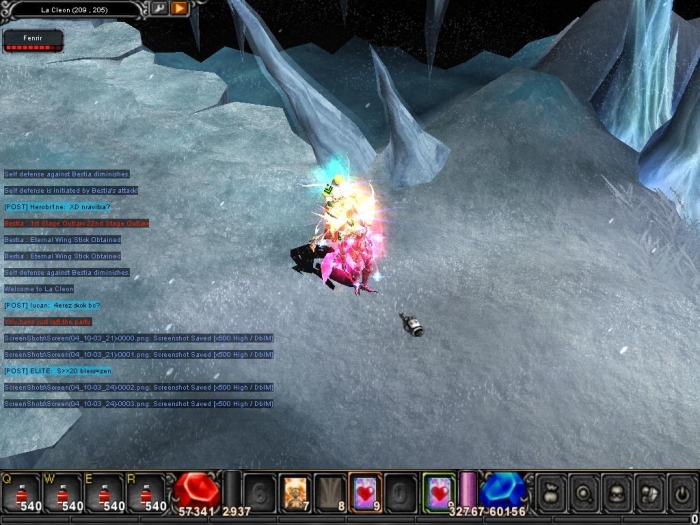Open the wrench settings button
700x525 pixels.
159,9
